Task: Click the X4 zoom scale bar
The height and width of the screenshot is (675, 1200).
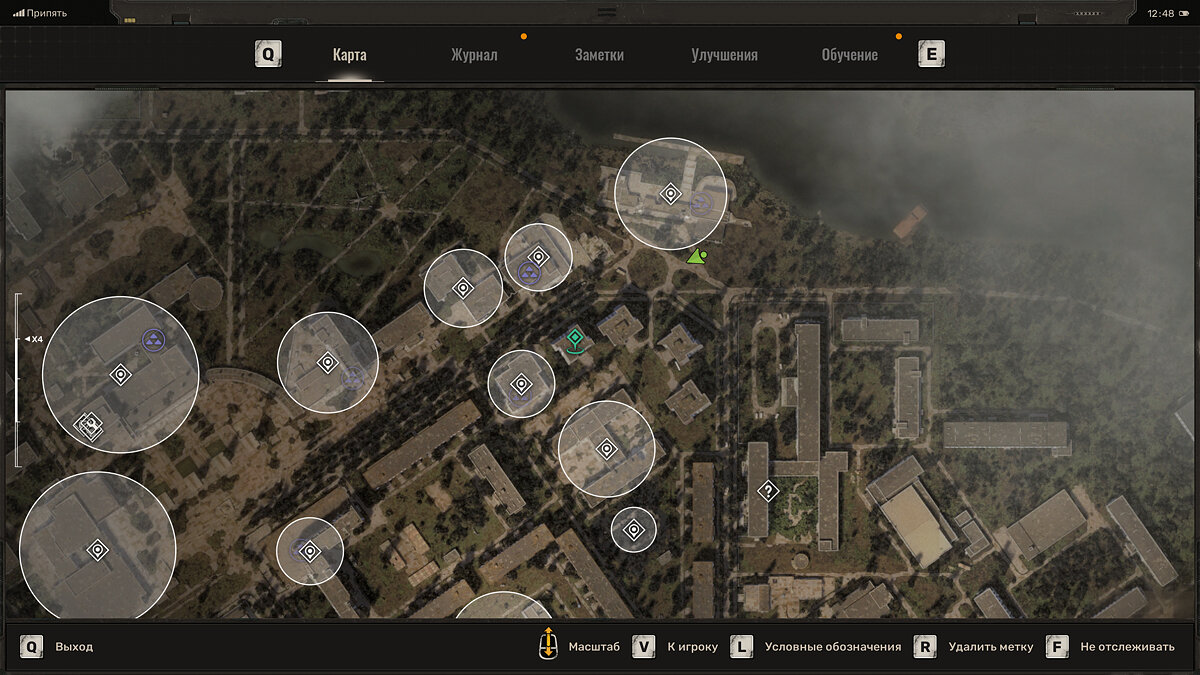Action: (17, 380)
